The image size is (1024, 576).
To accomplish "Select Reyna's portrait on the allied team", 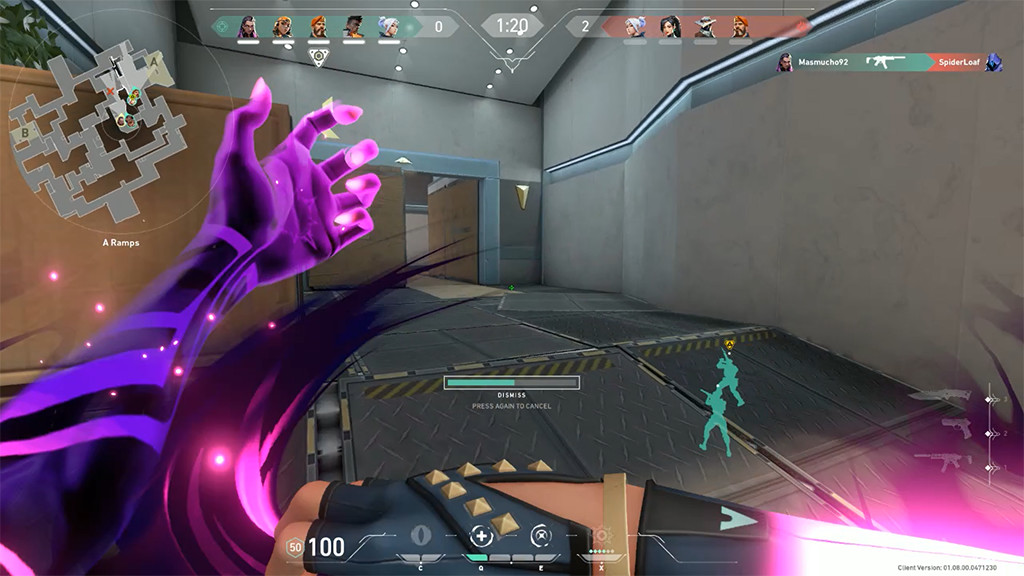I will pyautogui.click(x=247, y=26).
